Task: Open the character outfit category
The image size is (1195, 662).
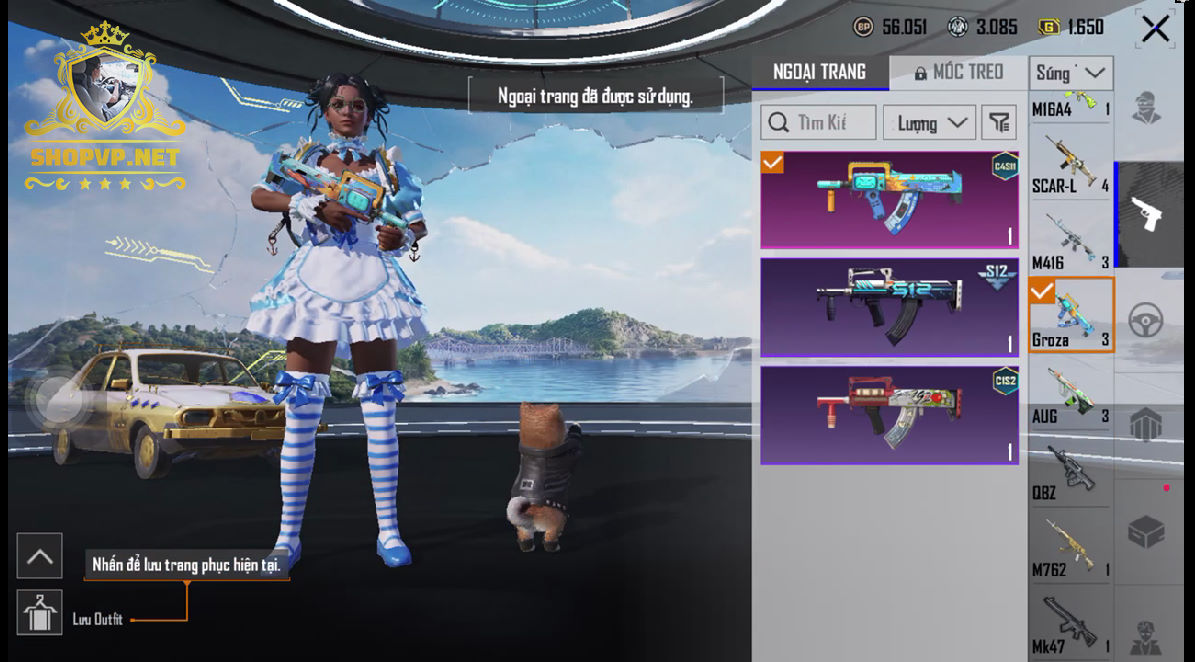Action: (x=1146, y=108)
